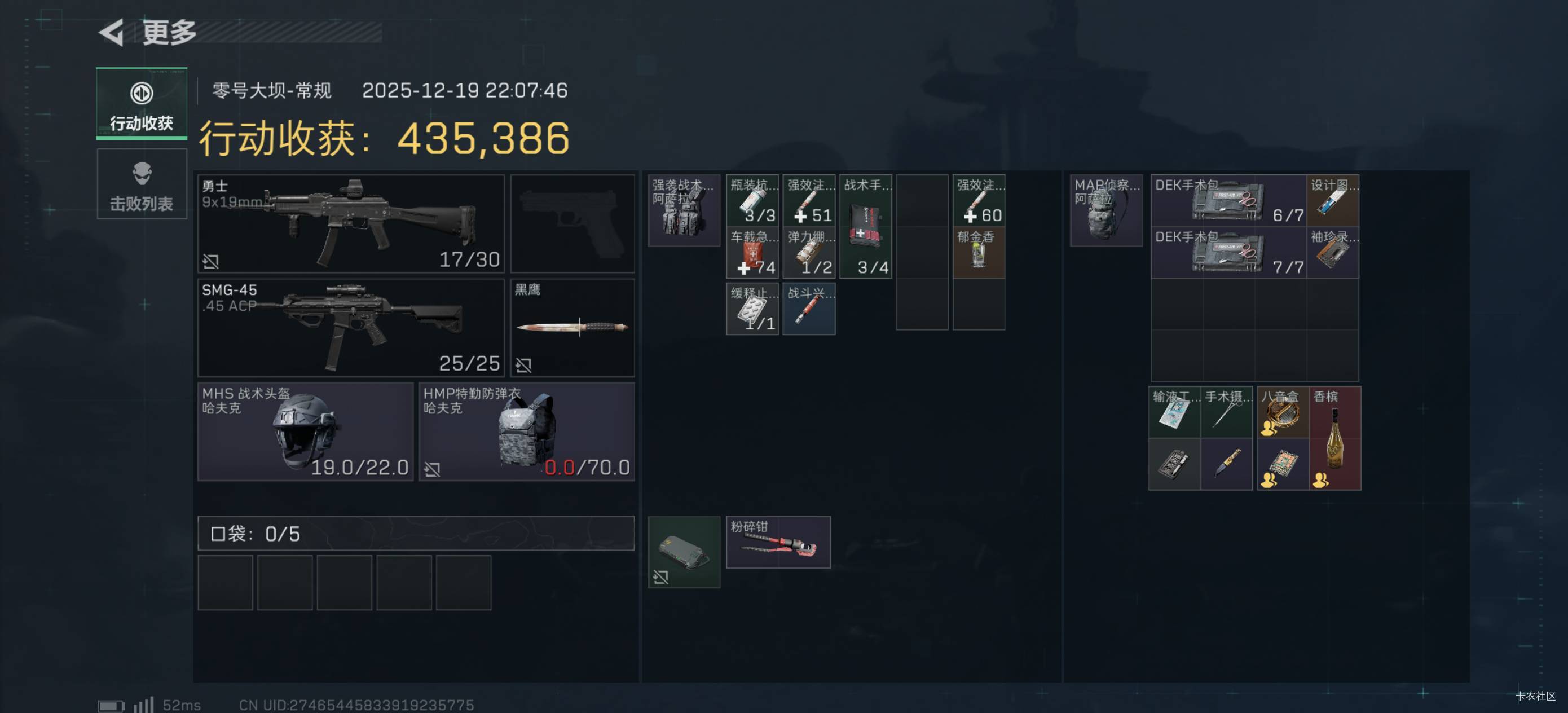Select the DEK手术包 with 6/7 uses

pyautogui.click(x=1228, y=200)
